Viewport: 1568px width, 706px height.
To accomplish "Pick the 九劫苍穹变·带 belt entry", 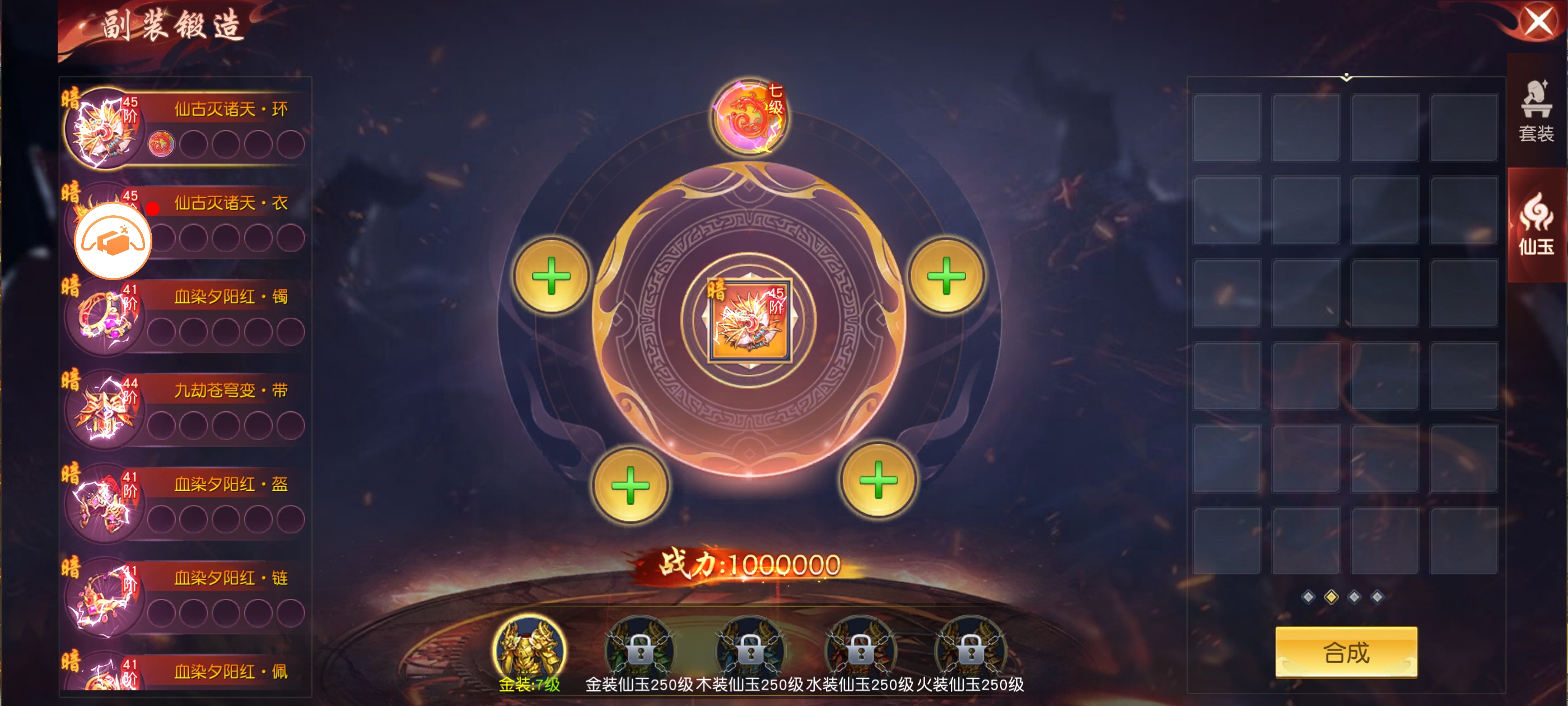I will [230, 391].
